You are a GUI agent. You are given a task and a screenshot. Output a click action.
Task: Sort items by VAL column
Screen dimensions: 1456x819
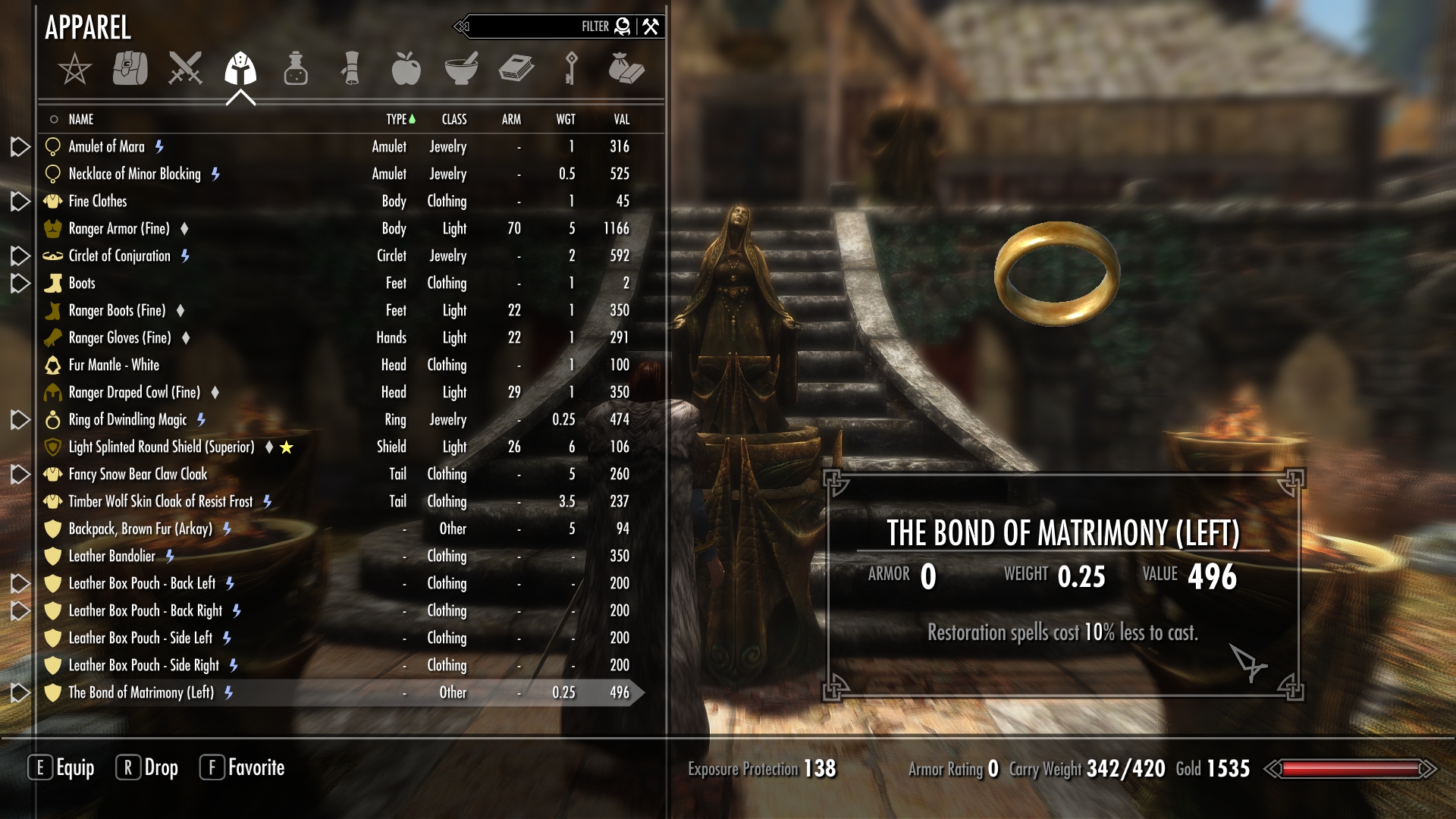pyautogui.click(x=621, y=119)
